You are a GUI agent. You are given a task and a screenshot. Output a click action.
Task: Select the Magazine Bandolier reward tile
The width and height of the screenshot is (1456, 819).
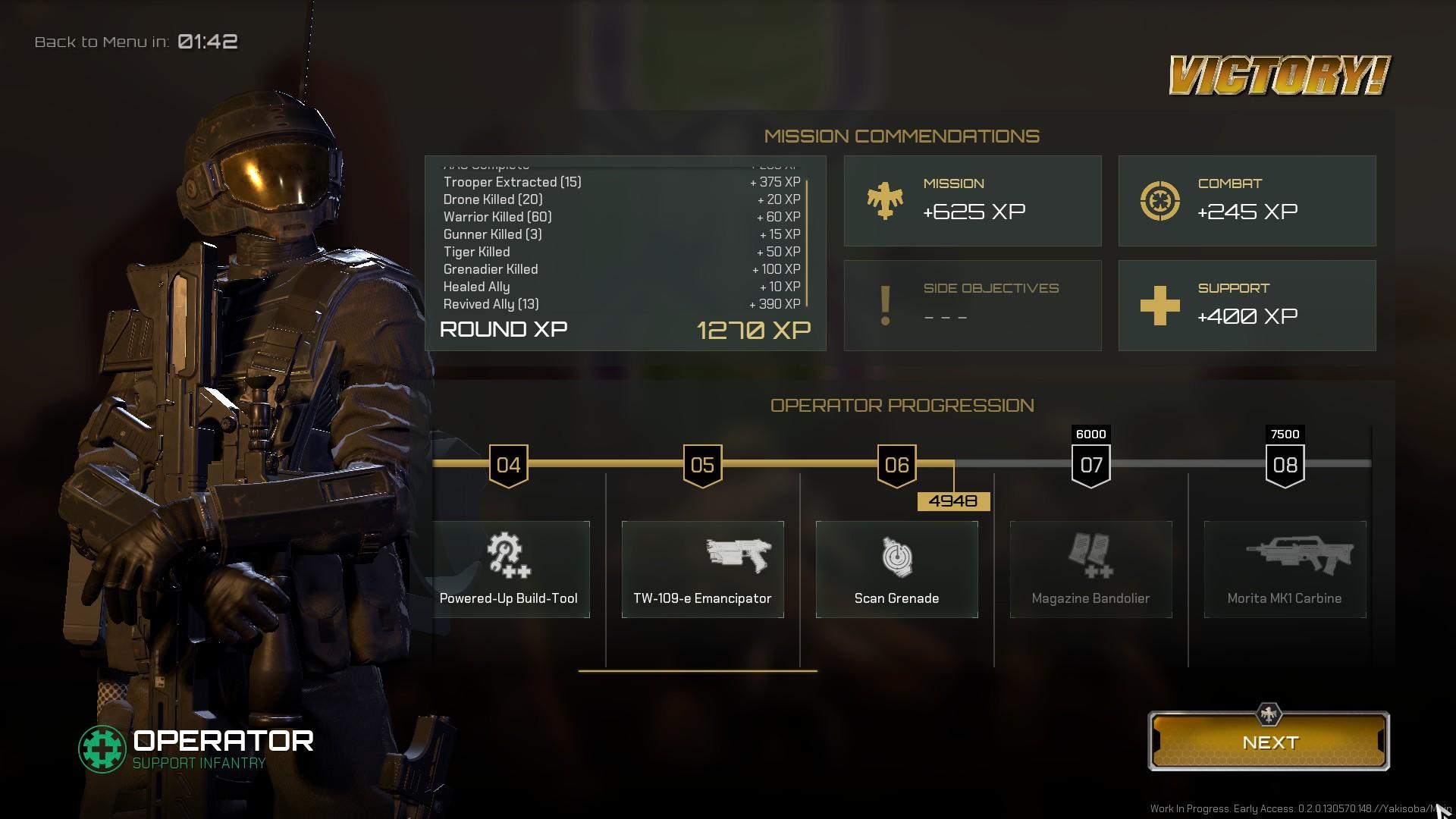pyautogui.click(x=1090, y=569)
